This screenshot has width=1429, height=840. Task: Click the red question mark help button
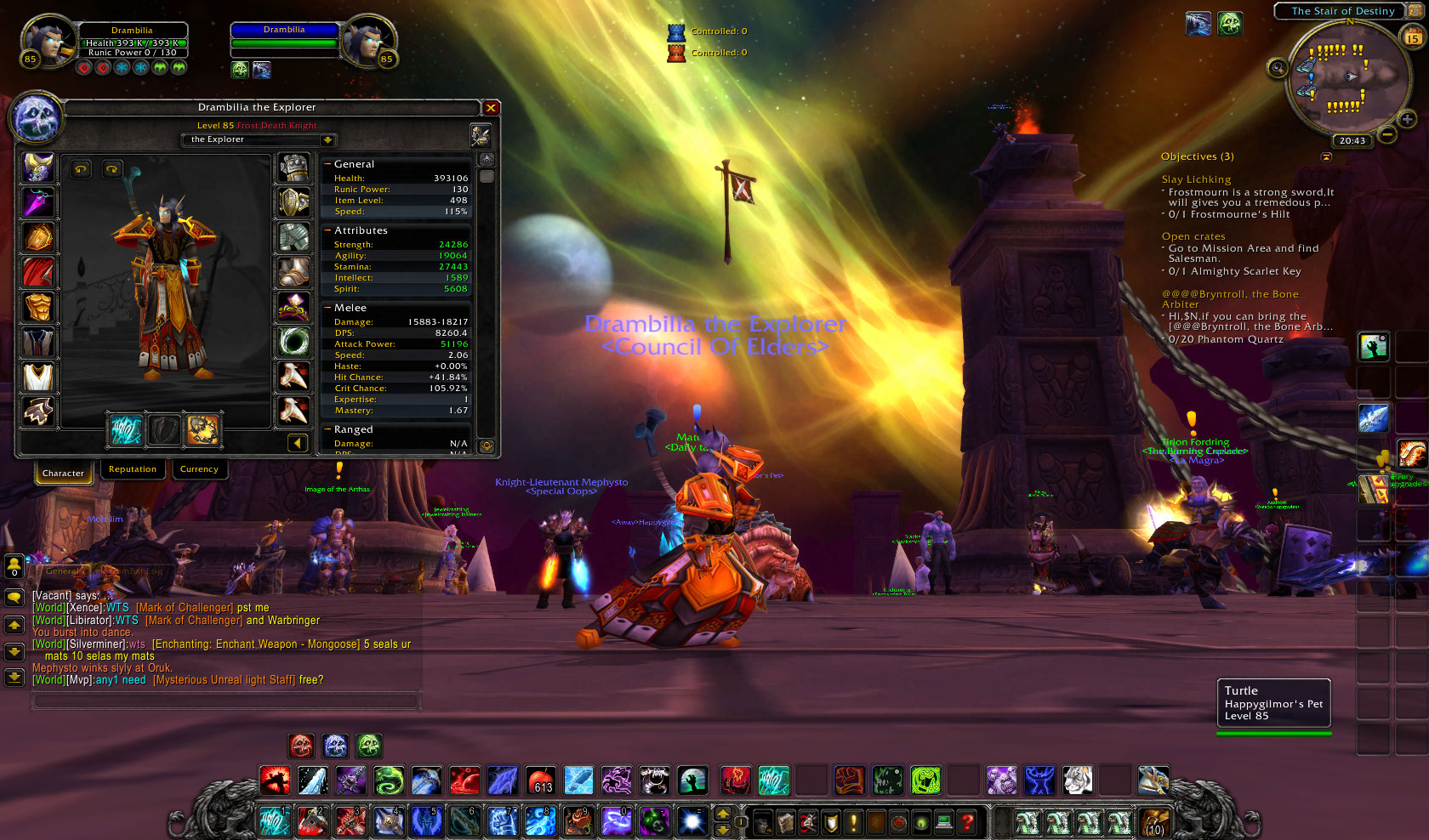(967, 822)
